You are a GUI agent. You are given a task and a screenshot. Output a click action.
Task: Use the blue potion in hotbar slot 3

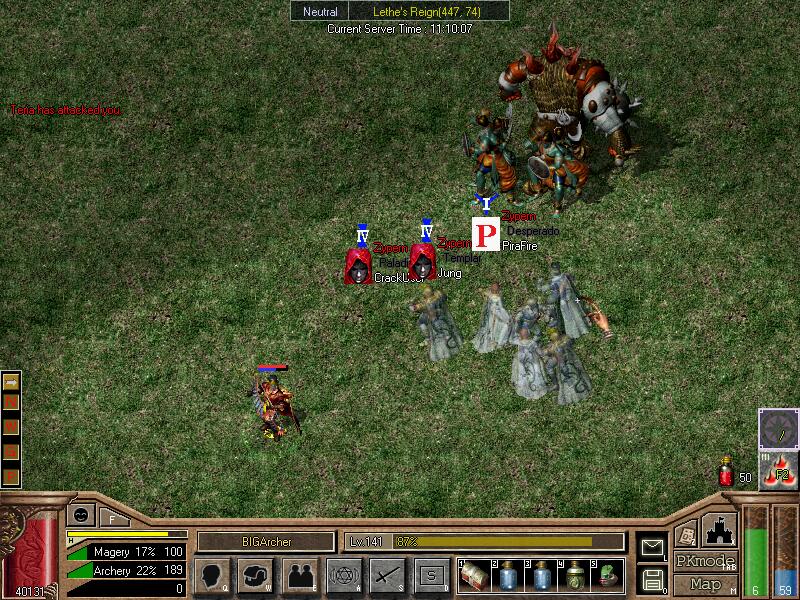pos(541,575)
